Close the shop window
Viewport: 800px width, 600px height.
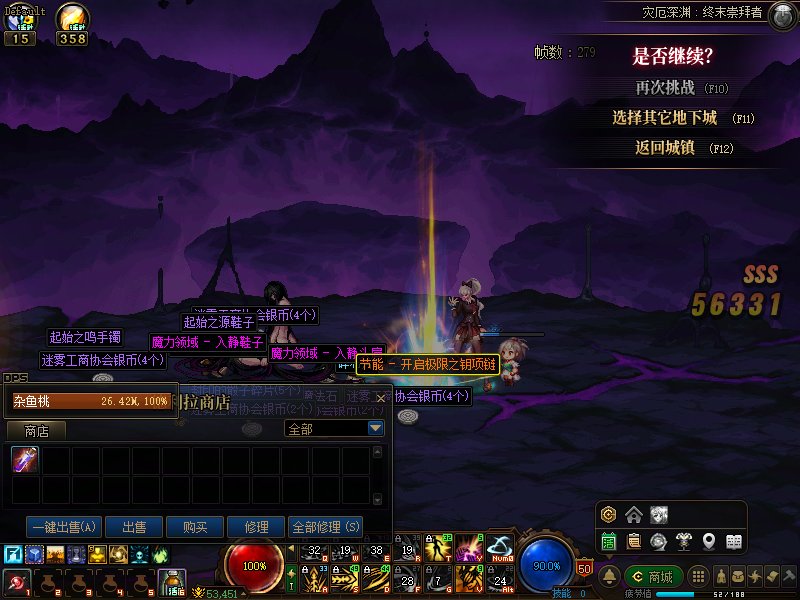point(380,399)
